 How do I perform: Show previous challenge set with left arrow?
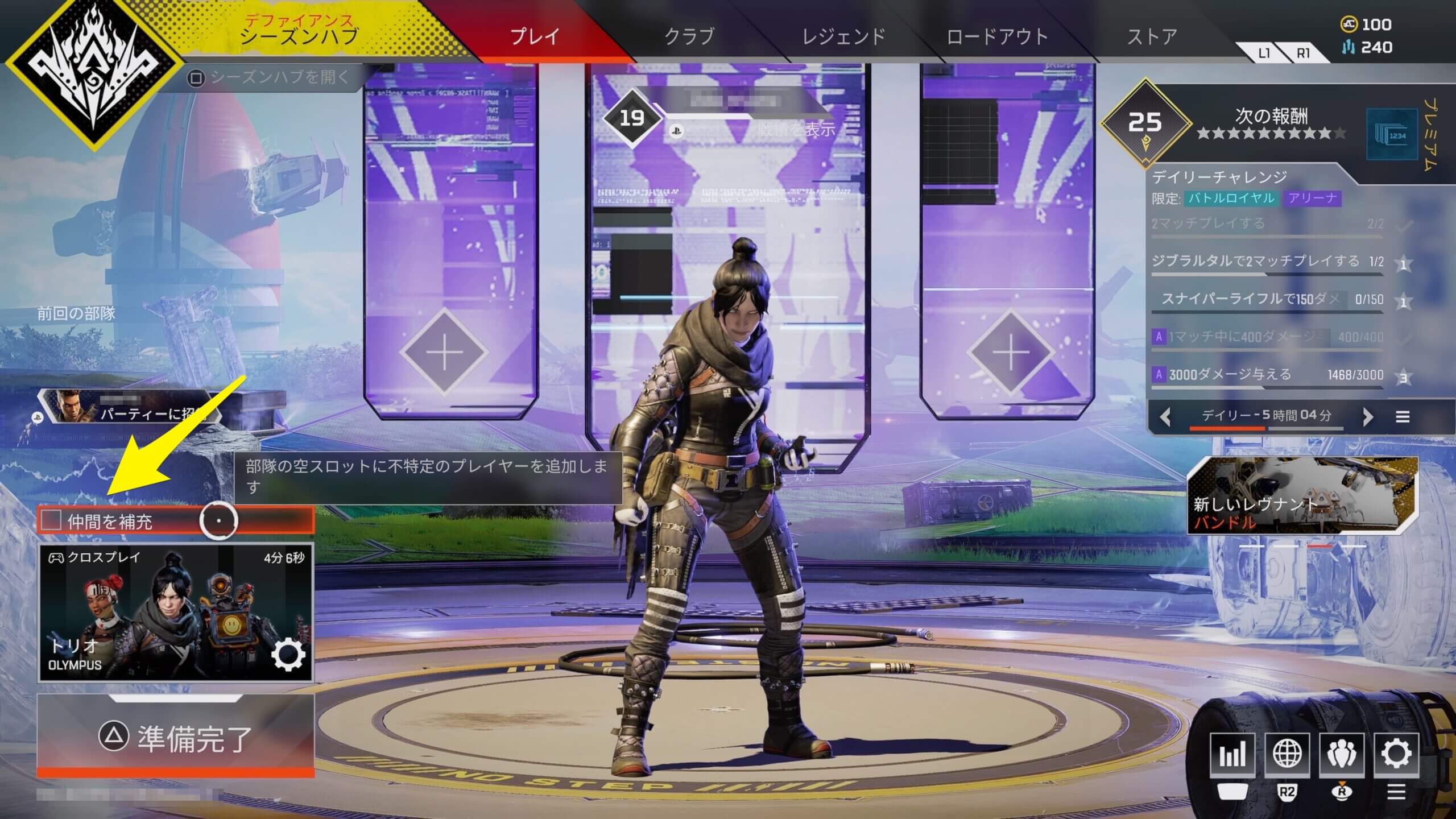(x=1165, y=417)
